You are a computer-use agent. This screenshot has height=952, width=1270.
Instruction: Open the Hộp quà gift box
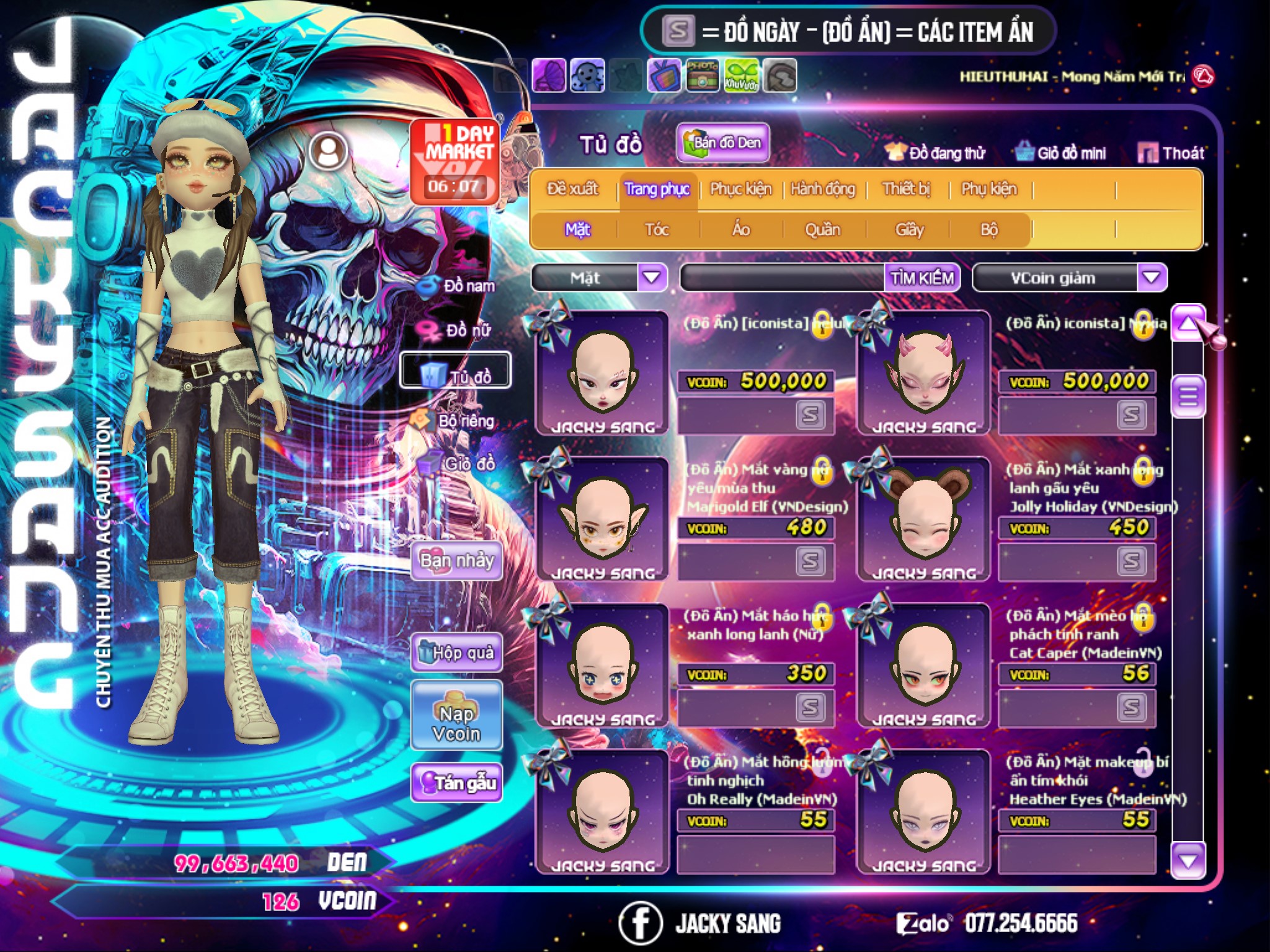click(456, 653)
